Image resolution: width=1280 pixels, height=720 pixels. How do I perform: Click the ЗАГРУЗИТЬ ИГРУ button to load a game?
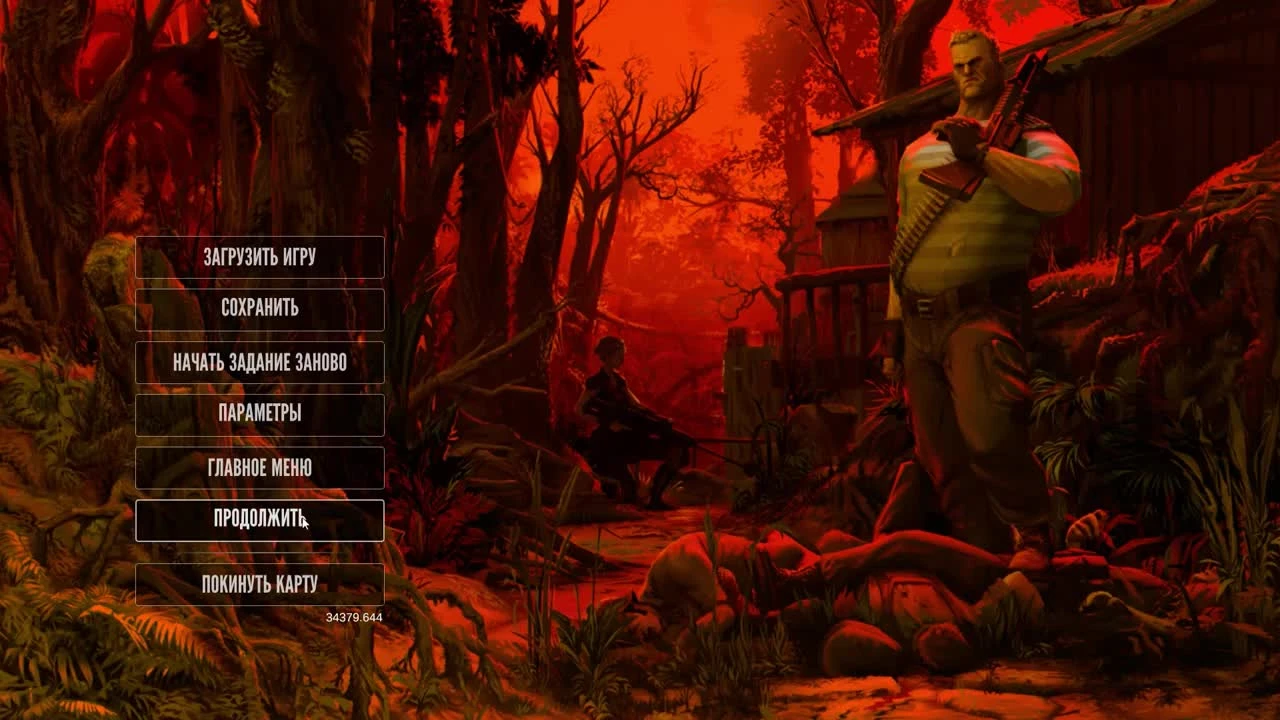(260, 258)
